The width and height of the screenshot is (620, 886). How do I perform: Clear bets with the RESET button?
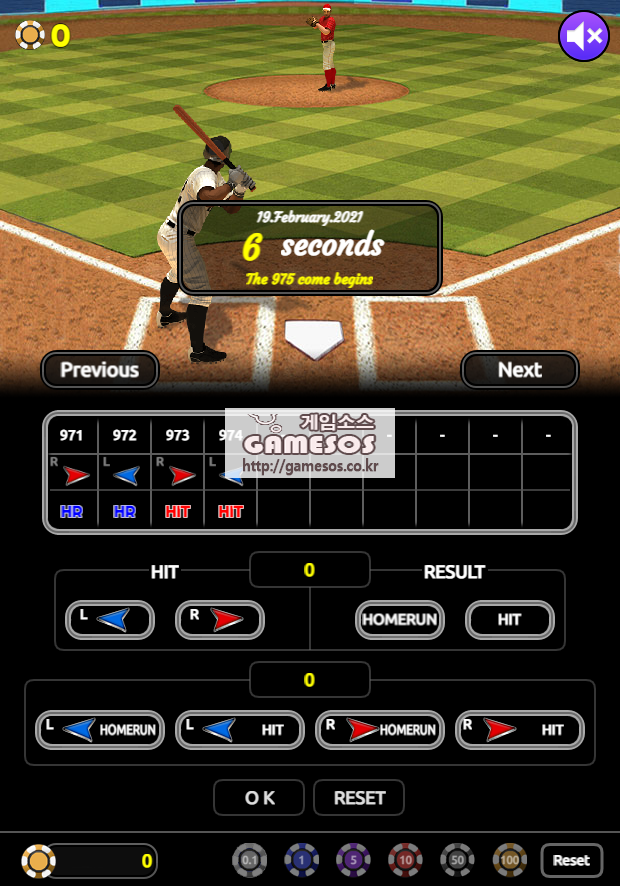tap(359, 798)
